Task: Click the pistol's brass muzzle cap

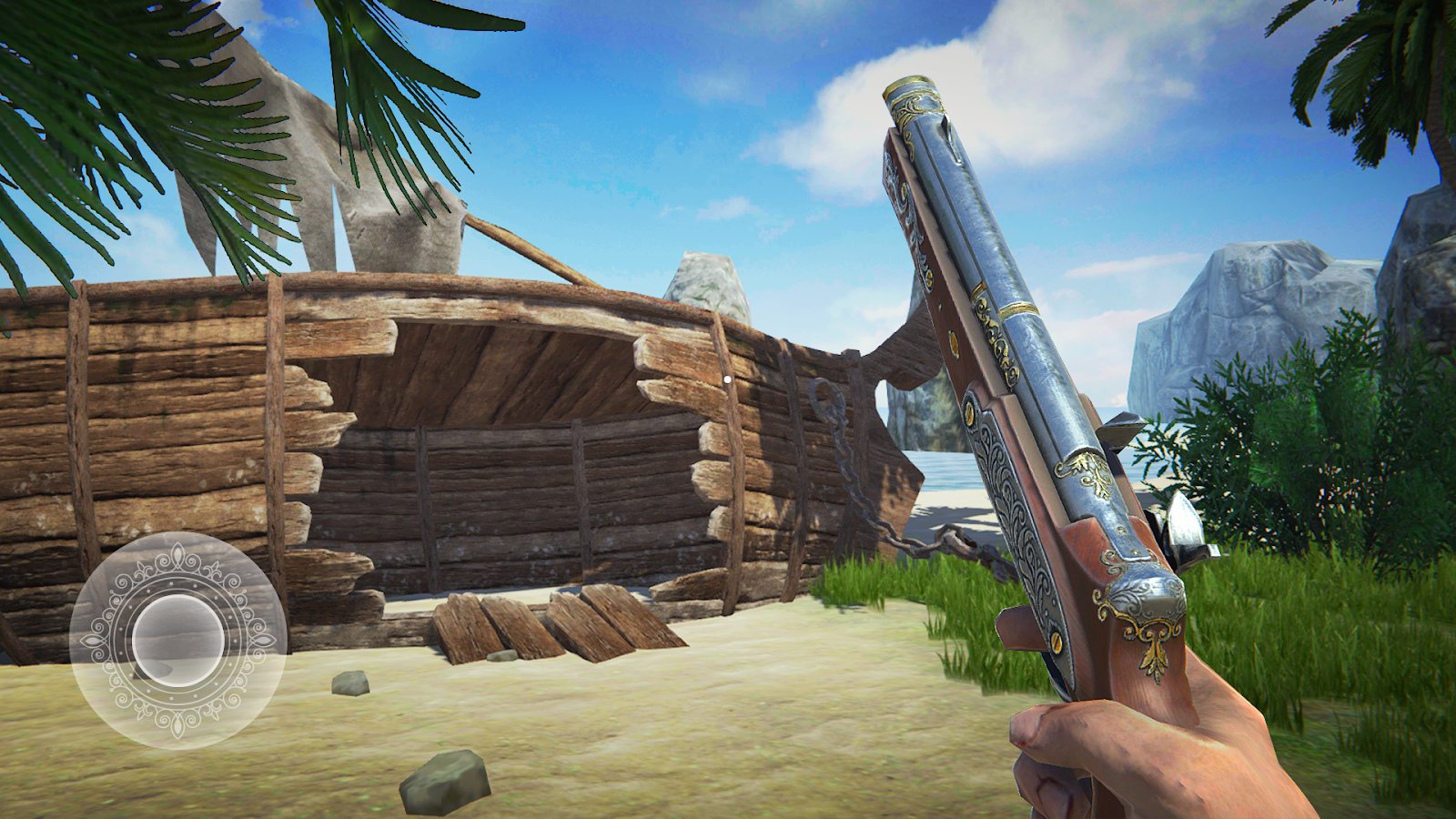Action: click(x=910, y=96)
